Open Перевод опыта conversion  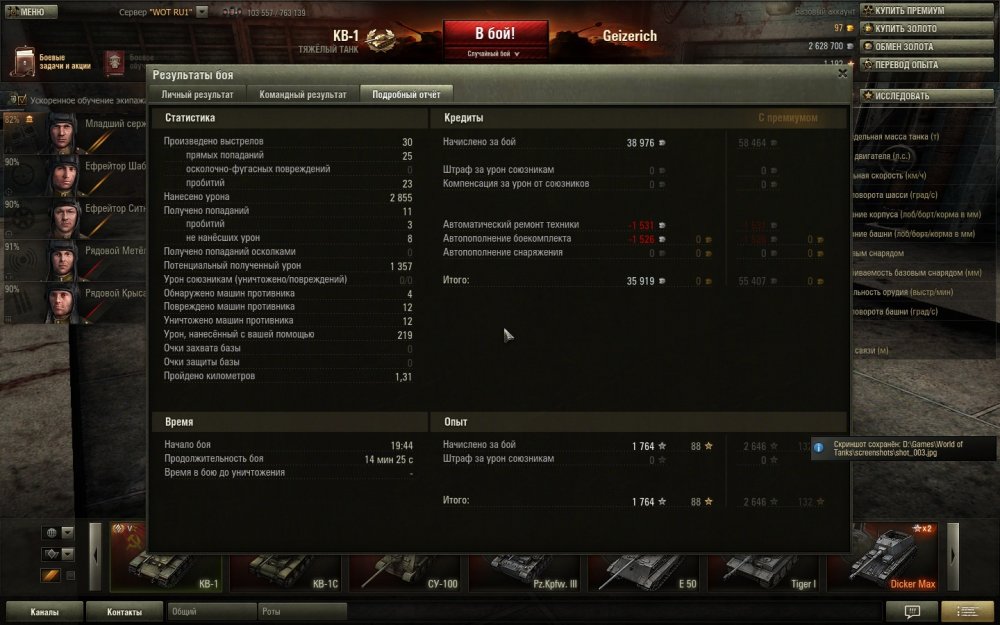coord(908,65)
